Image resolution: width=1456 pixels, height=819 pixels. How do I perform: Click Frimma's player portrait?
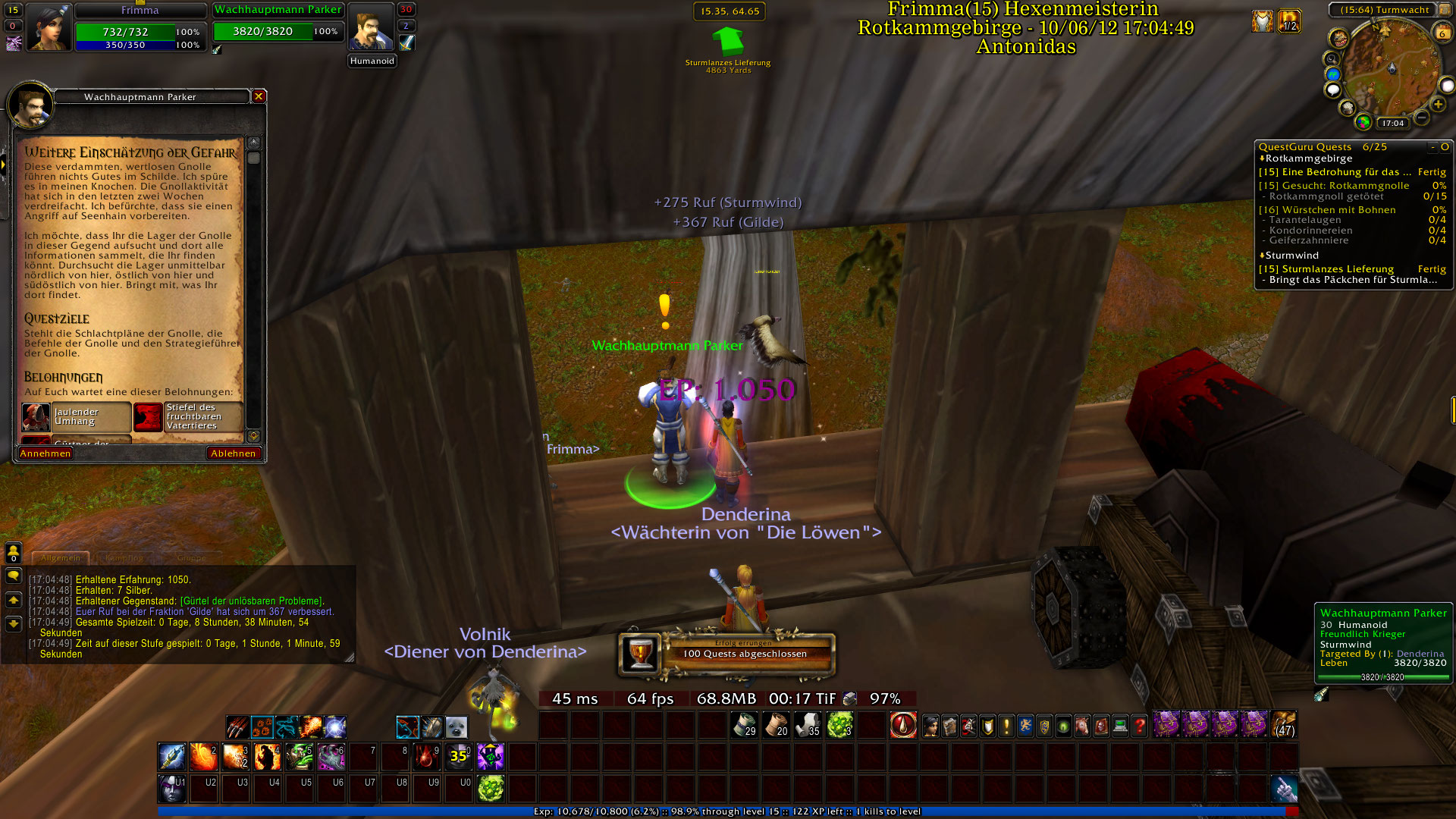[x=49, y=28]
